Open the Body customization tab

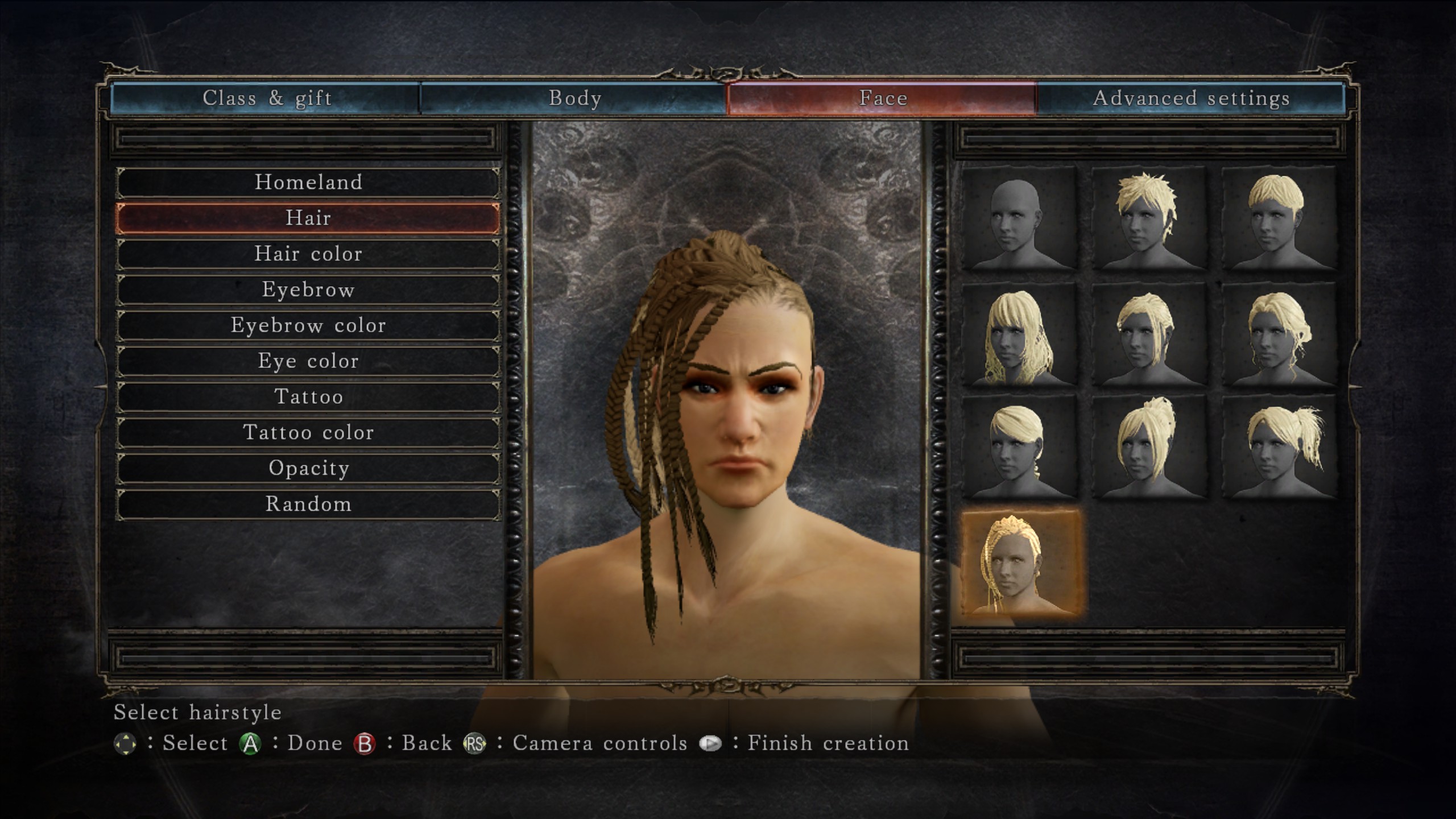(x=574, y=98)
